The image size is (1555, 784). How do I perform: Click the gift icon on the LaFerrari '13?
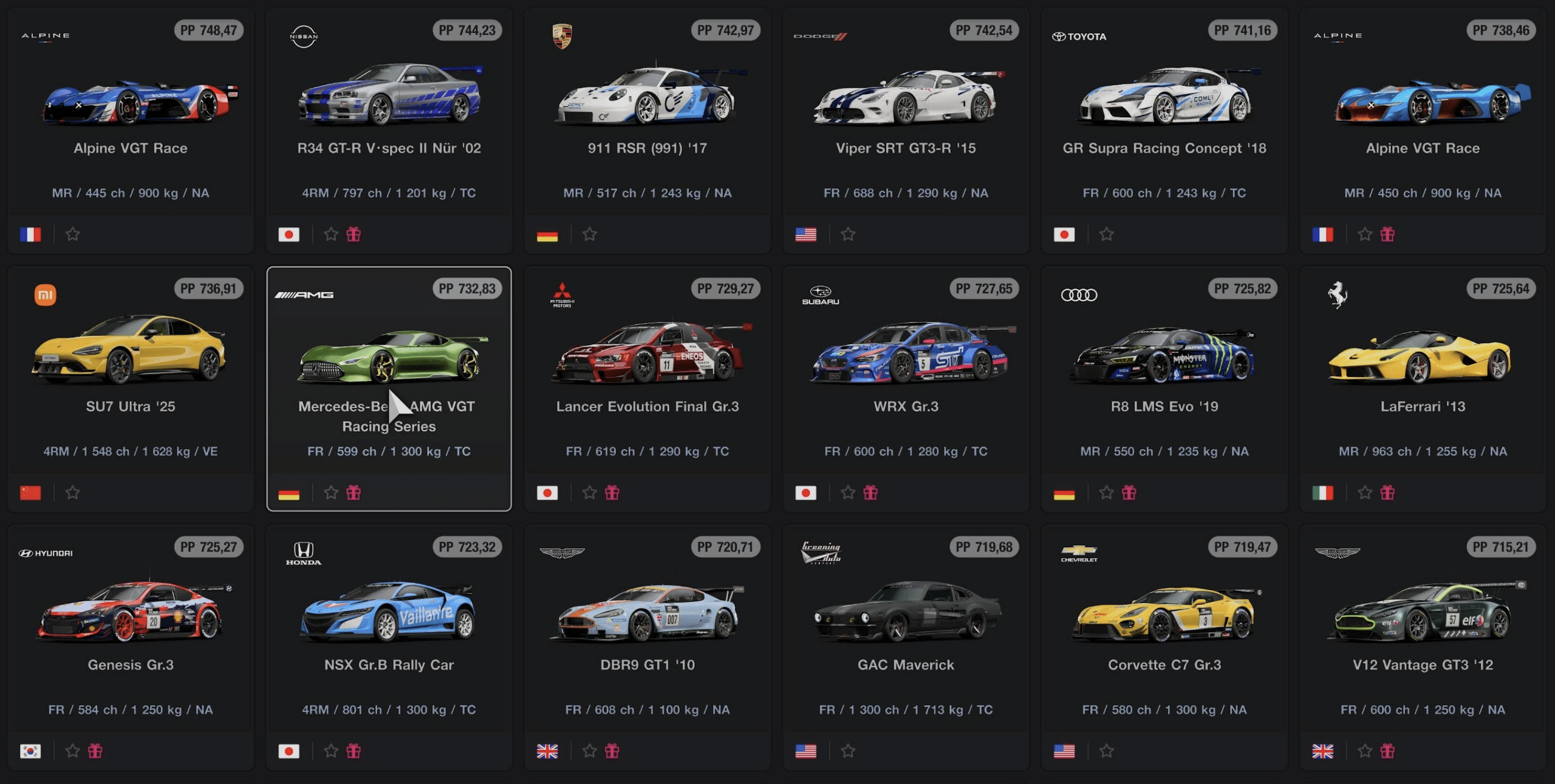coord(1387,493)
